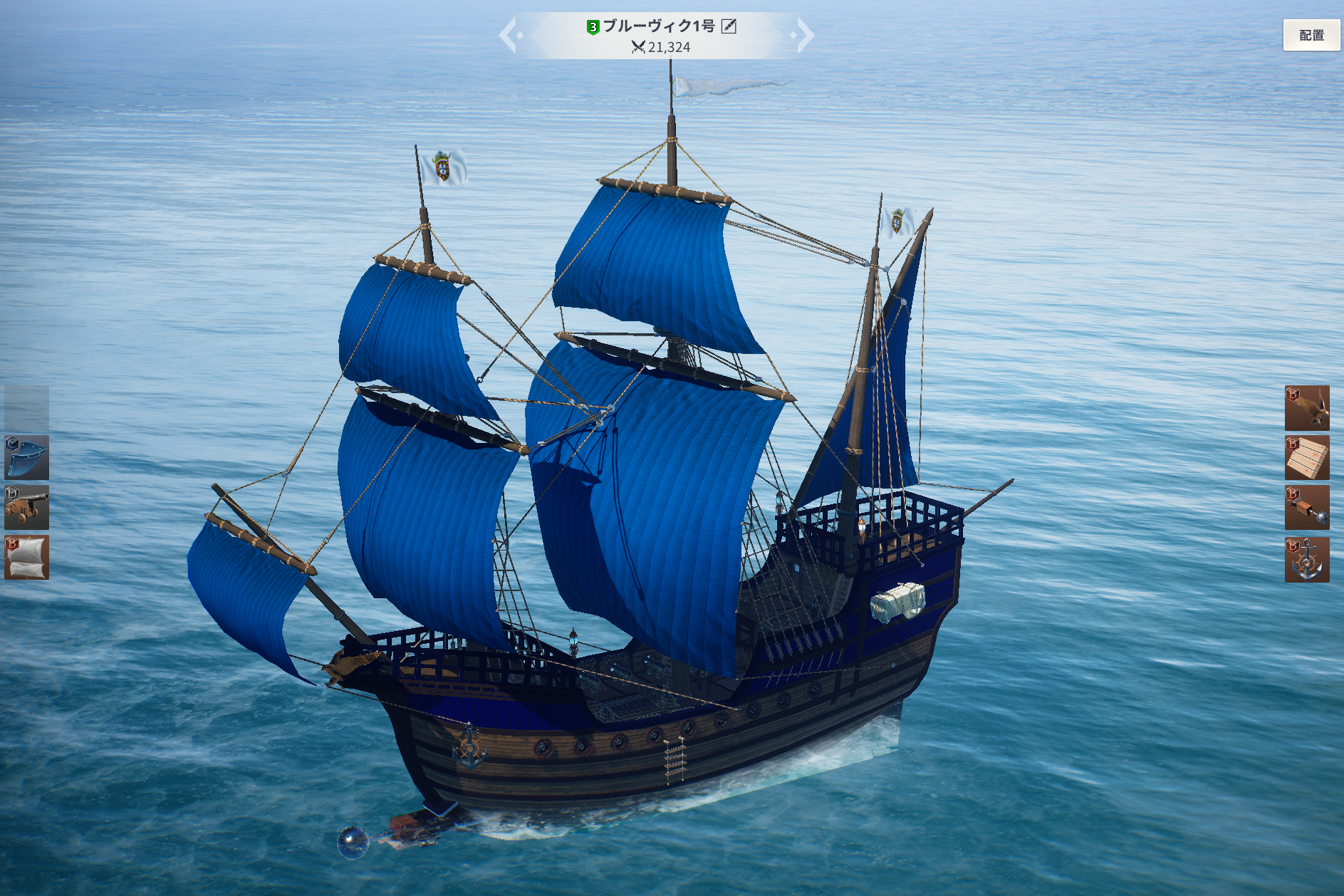Switch to the previous ship with the left arrow
The image size is (1344, 896).
tap(509, 36)
